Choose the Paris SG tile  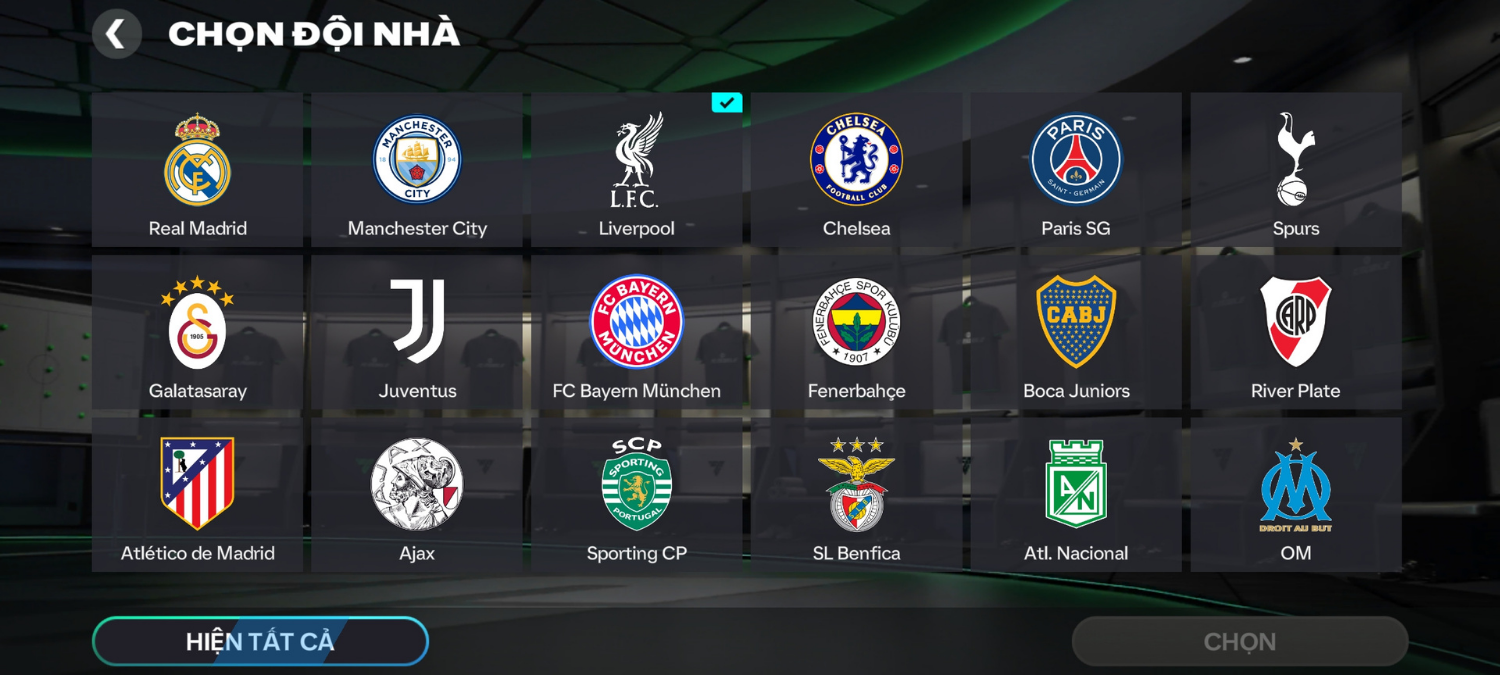coord(1076,170)
